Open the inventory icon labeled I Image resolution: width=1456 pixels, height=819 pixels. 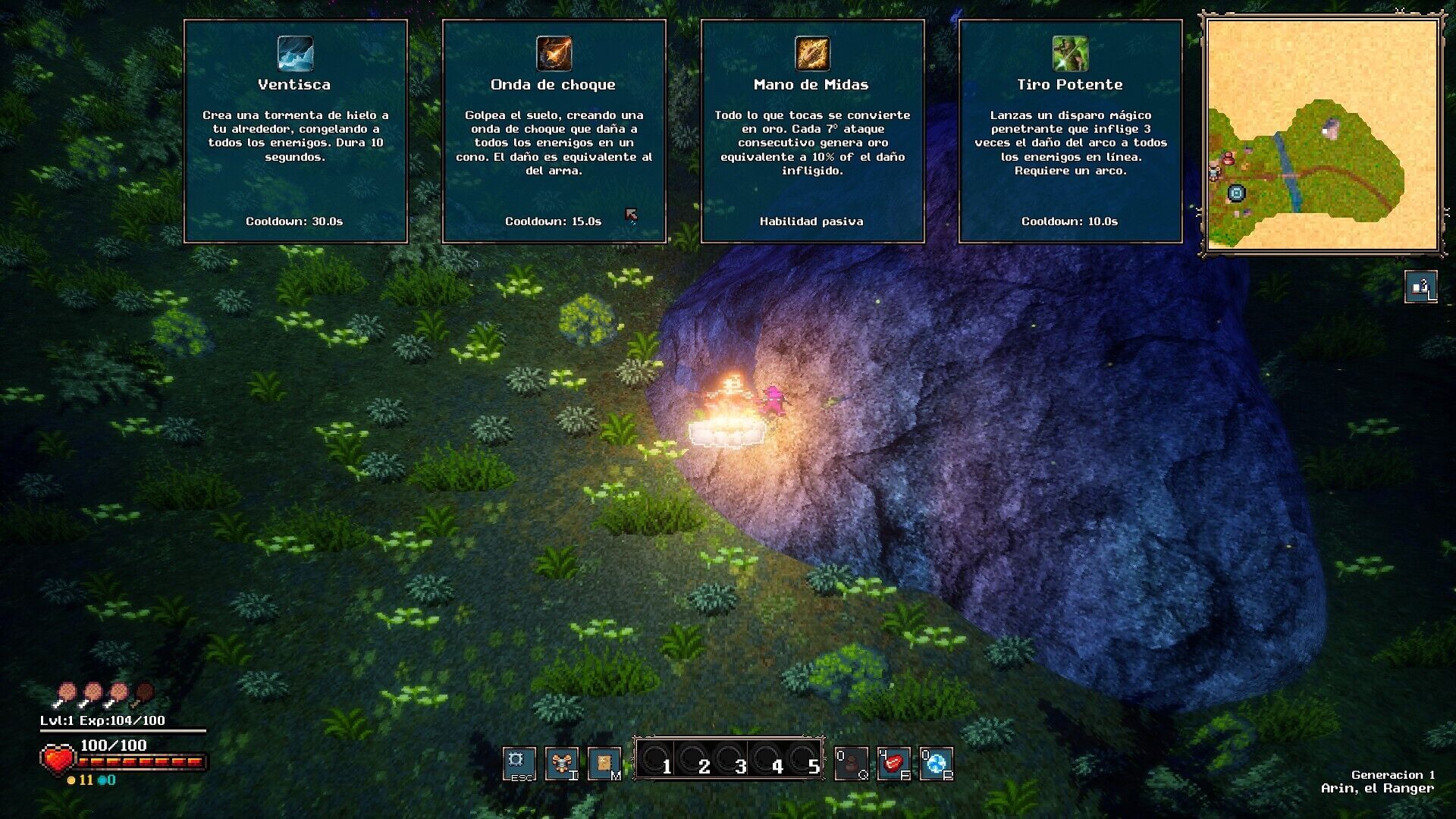tap(562, 763)
